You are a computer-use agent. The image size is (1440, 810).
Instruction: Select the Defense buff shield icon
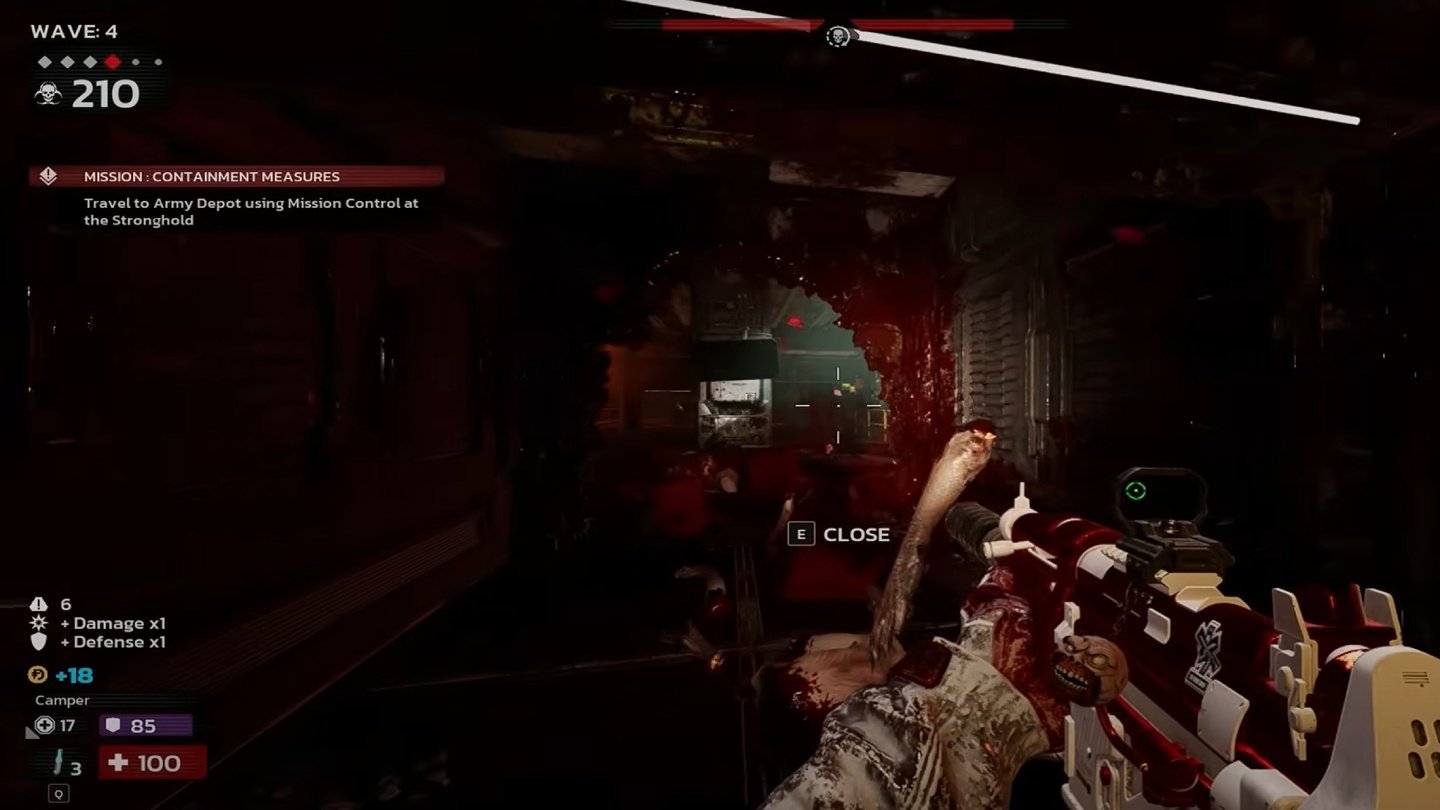[39, 642]
